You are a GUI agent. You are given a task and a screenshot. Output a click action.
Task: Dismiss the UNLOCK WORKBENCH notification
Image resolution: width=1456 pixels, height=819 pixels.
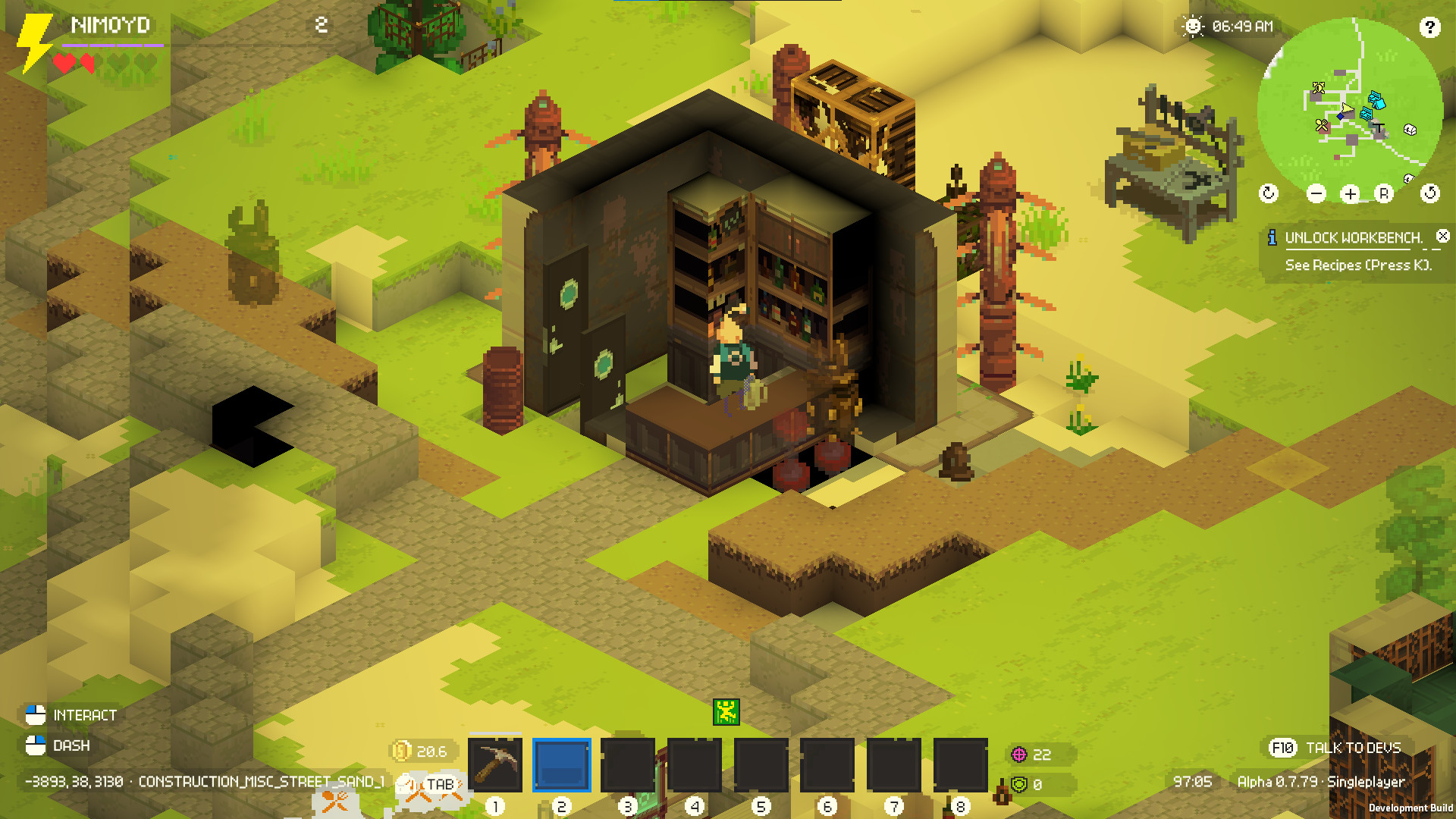click(x=1442, y=235)
